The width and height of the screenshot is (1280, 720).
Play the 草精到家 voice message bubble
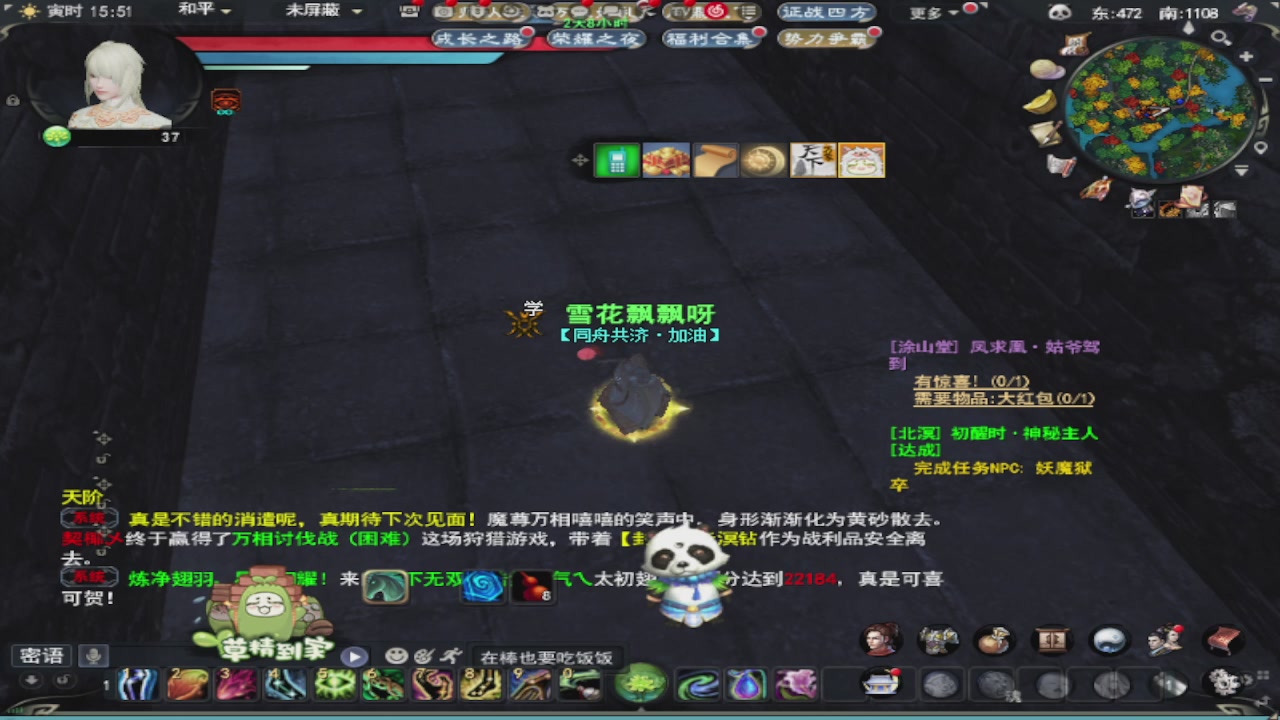click(x=356, y=657)
